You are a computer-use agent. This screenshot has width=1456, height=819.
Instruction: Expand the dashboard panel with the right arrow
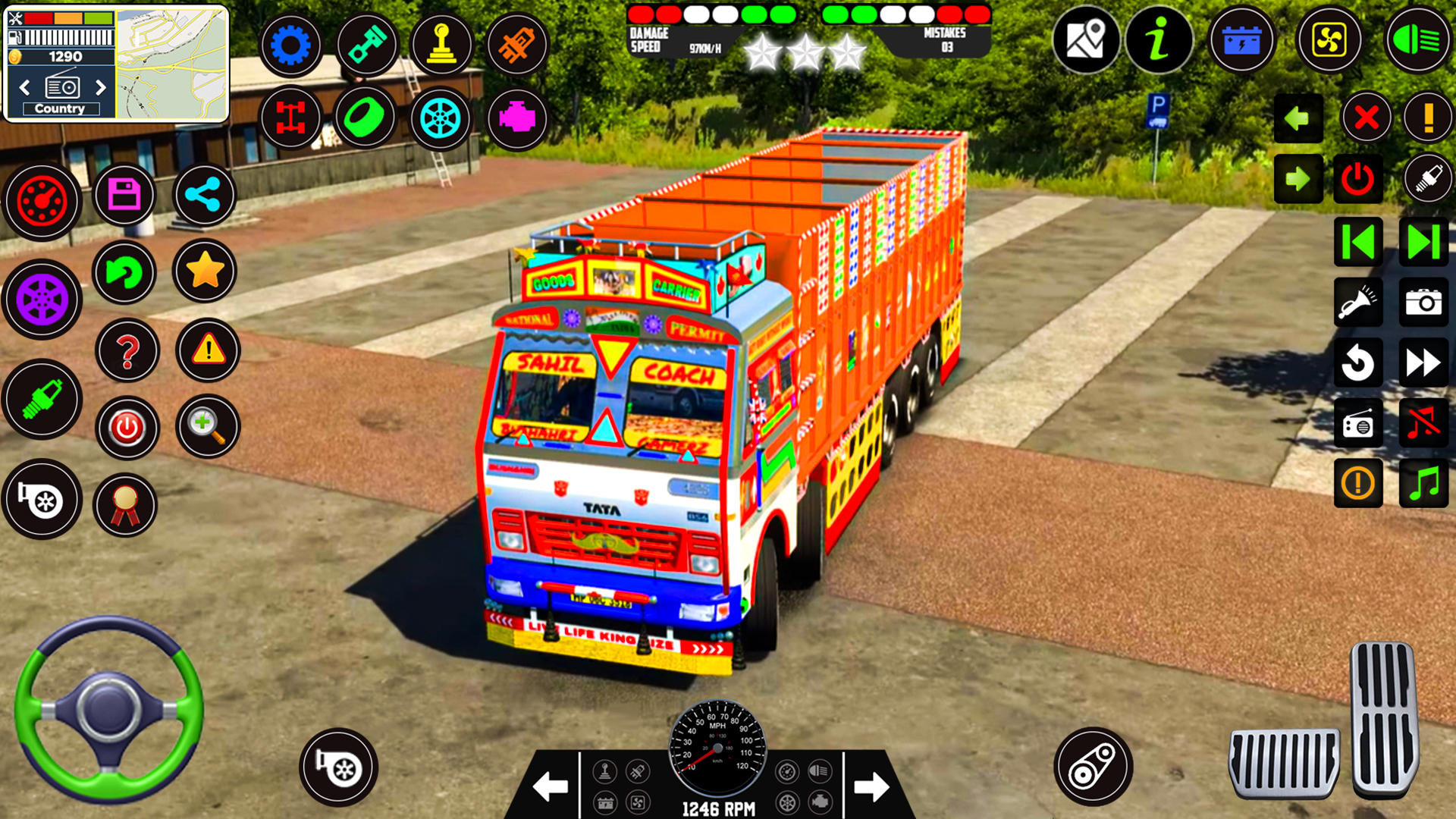pyautogui.click(x=871, y=787)
